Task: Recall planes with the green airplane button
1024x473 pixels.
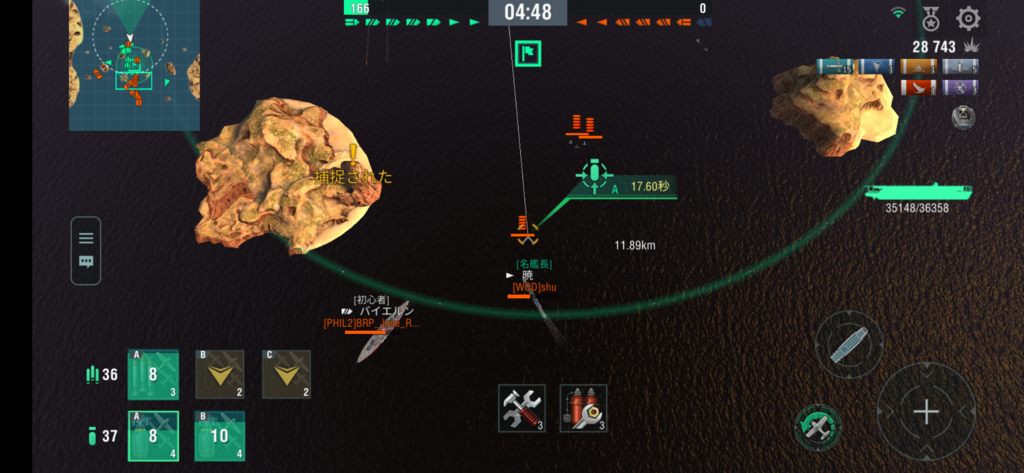Action: coord(818,427)
